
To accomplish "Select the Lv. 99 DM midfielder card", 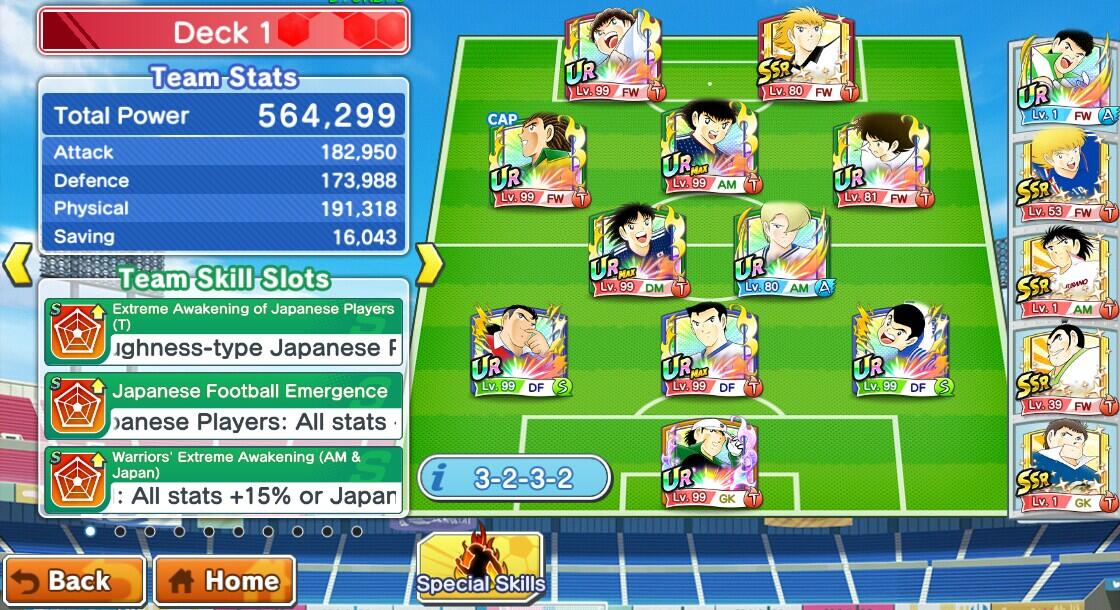I will click(637, 250).
